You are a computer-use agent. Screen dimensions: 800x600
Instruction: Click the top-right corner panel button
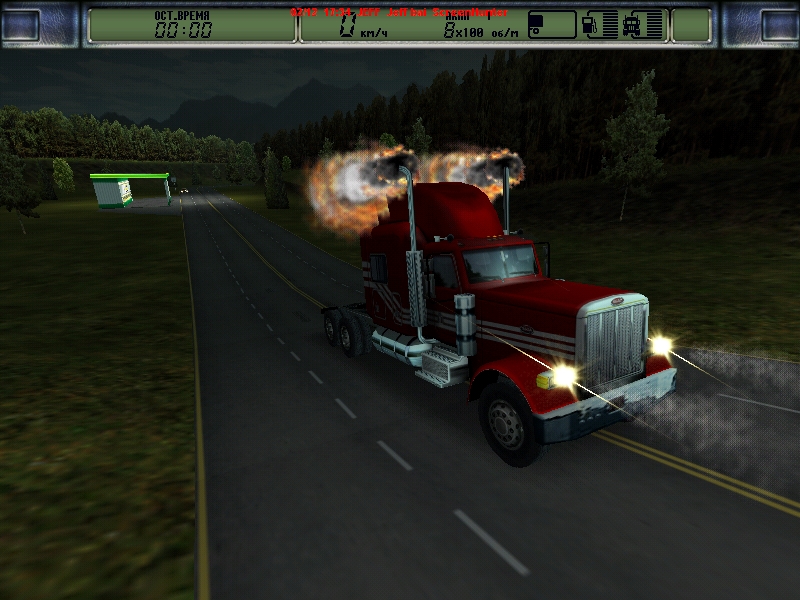pos(775,25)
